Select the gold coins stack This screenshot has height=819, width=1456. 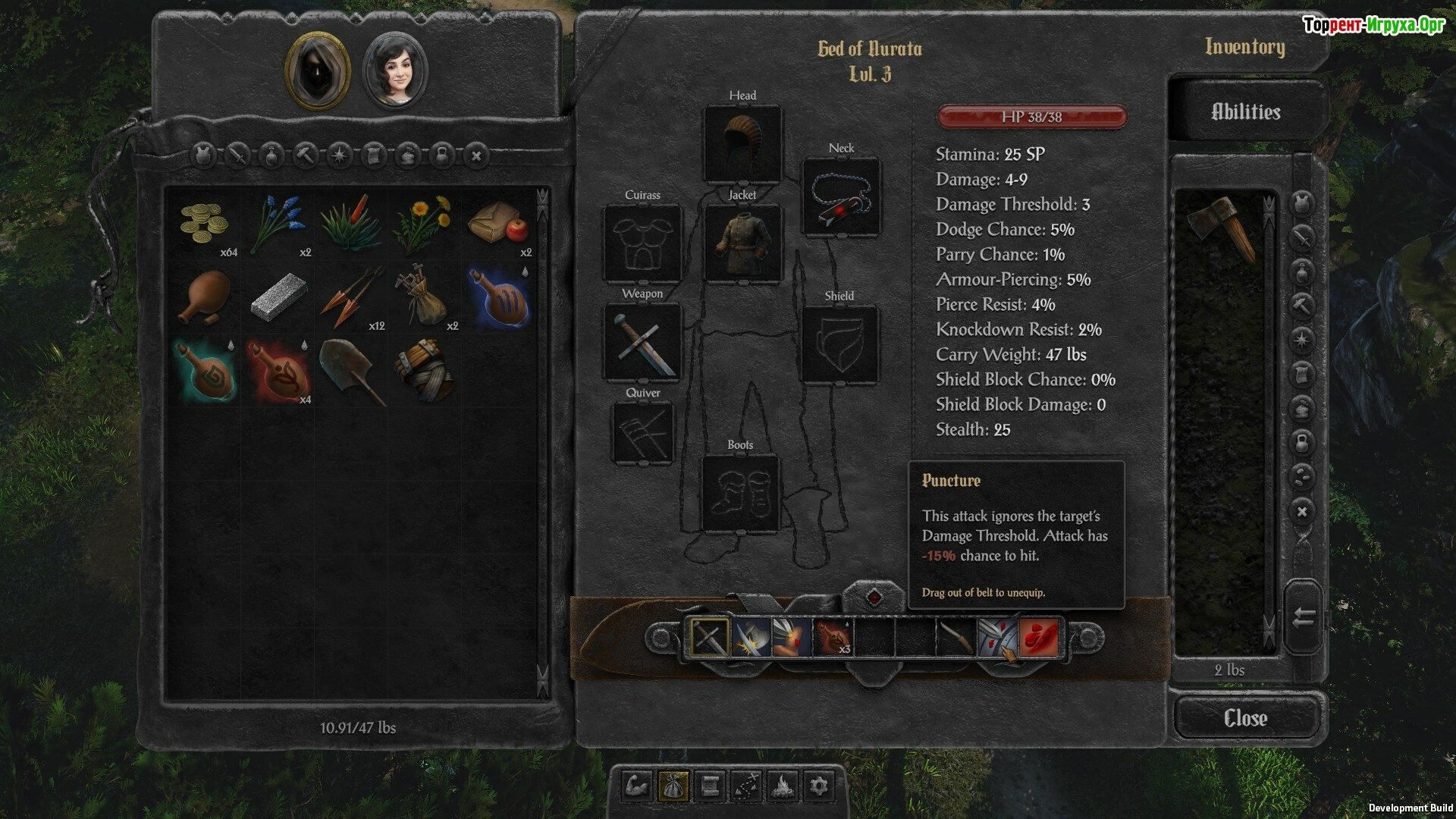pos(205,224)
